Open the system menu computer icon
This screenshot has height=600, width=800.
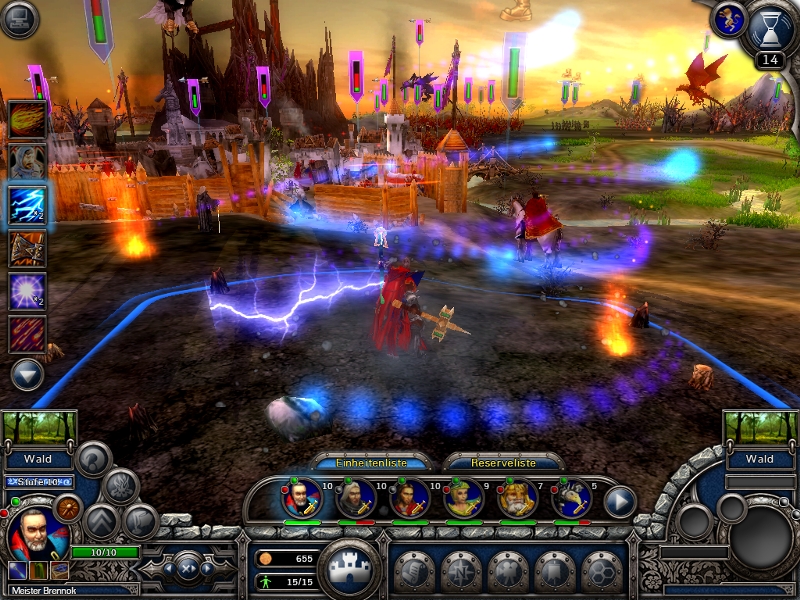click(18, 18)
